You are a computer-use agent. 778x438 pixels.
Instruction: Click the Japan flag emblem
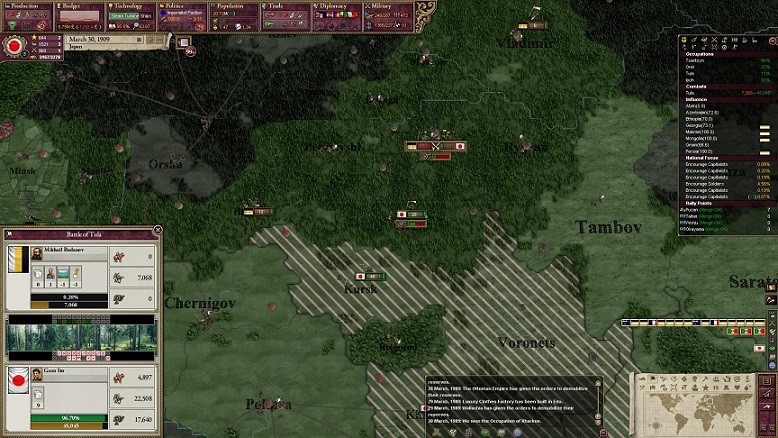[15, 46]
